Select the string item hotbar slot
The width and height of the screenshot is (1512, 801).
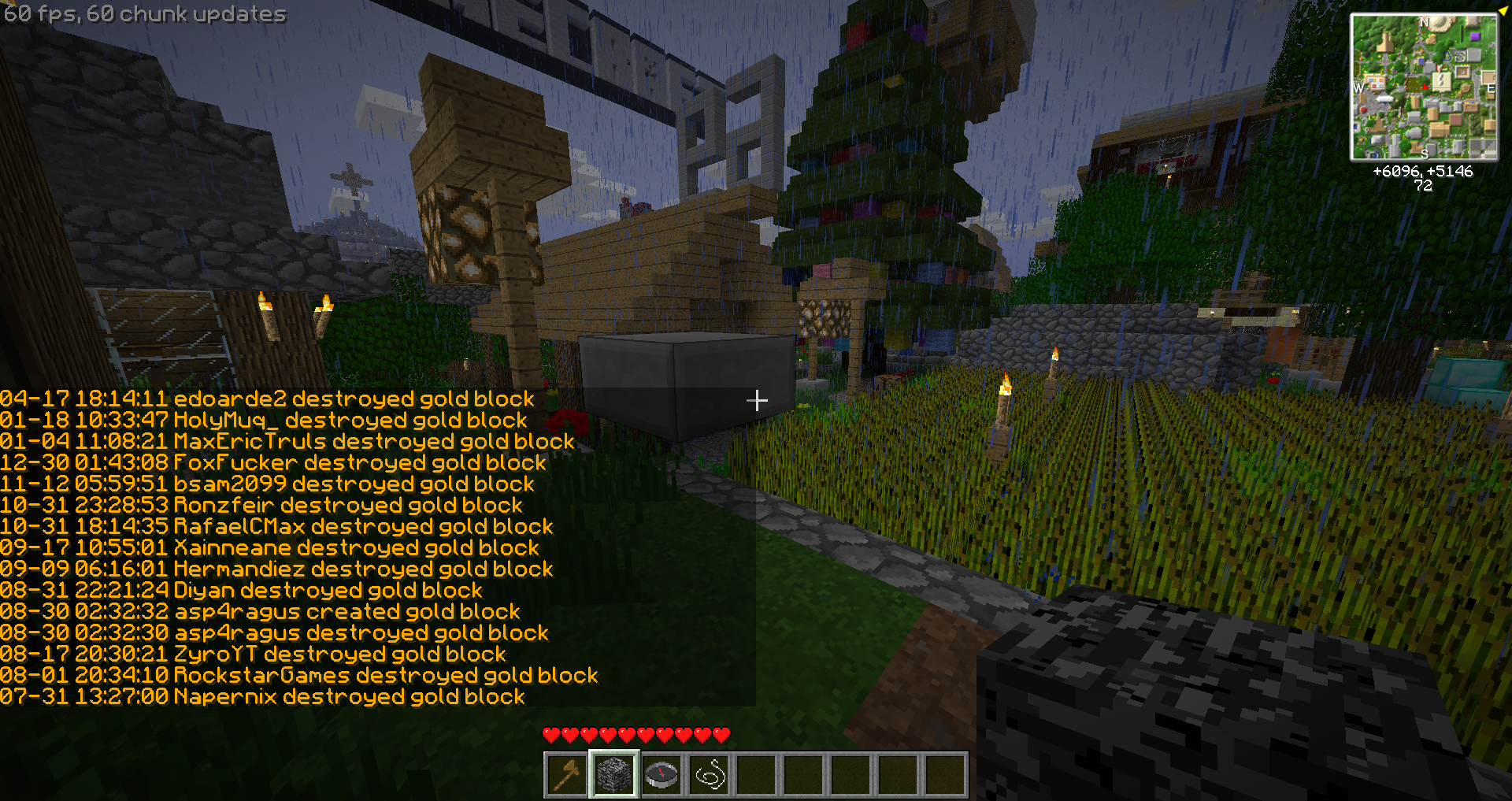(709, 775)
